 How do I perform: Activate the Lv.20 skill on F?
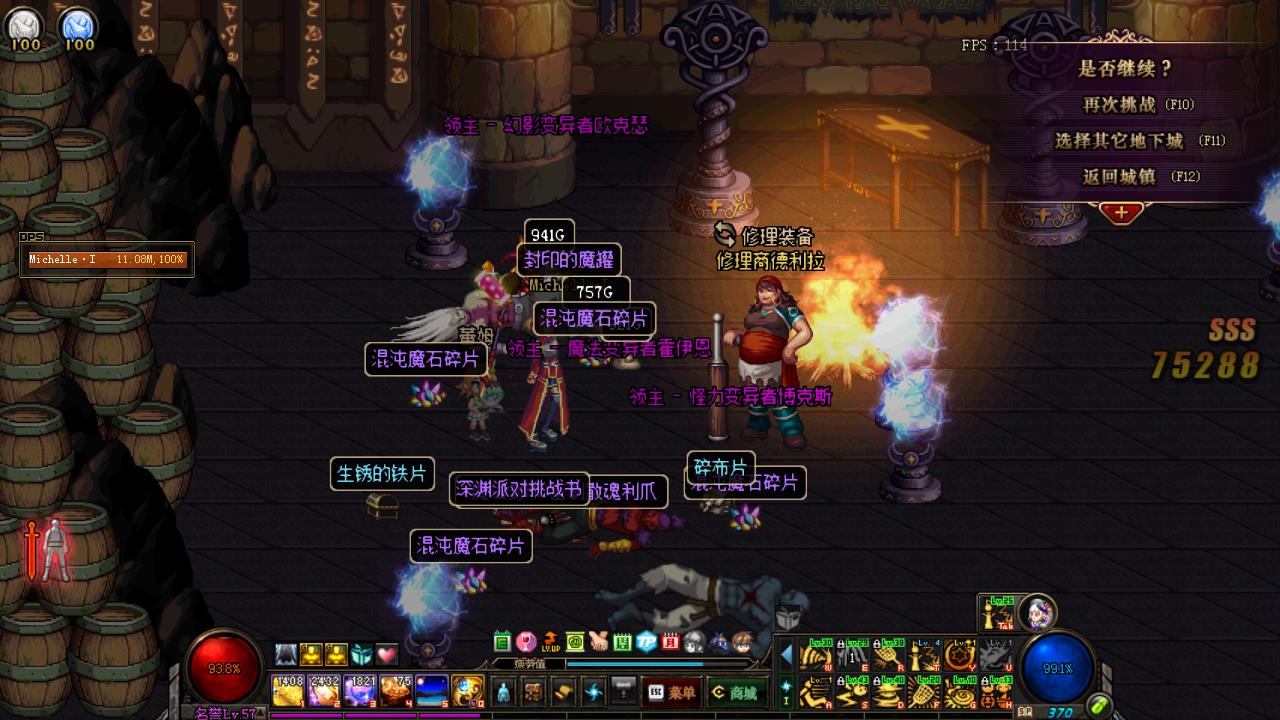(x=923, y=691)
